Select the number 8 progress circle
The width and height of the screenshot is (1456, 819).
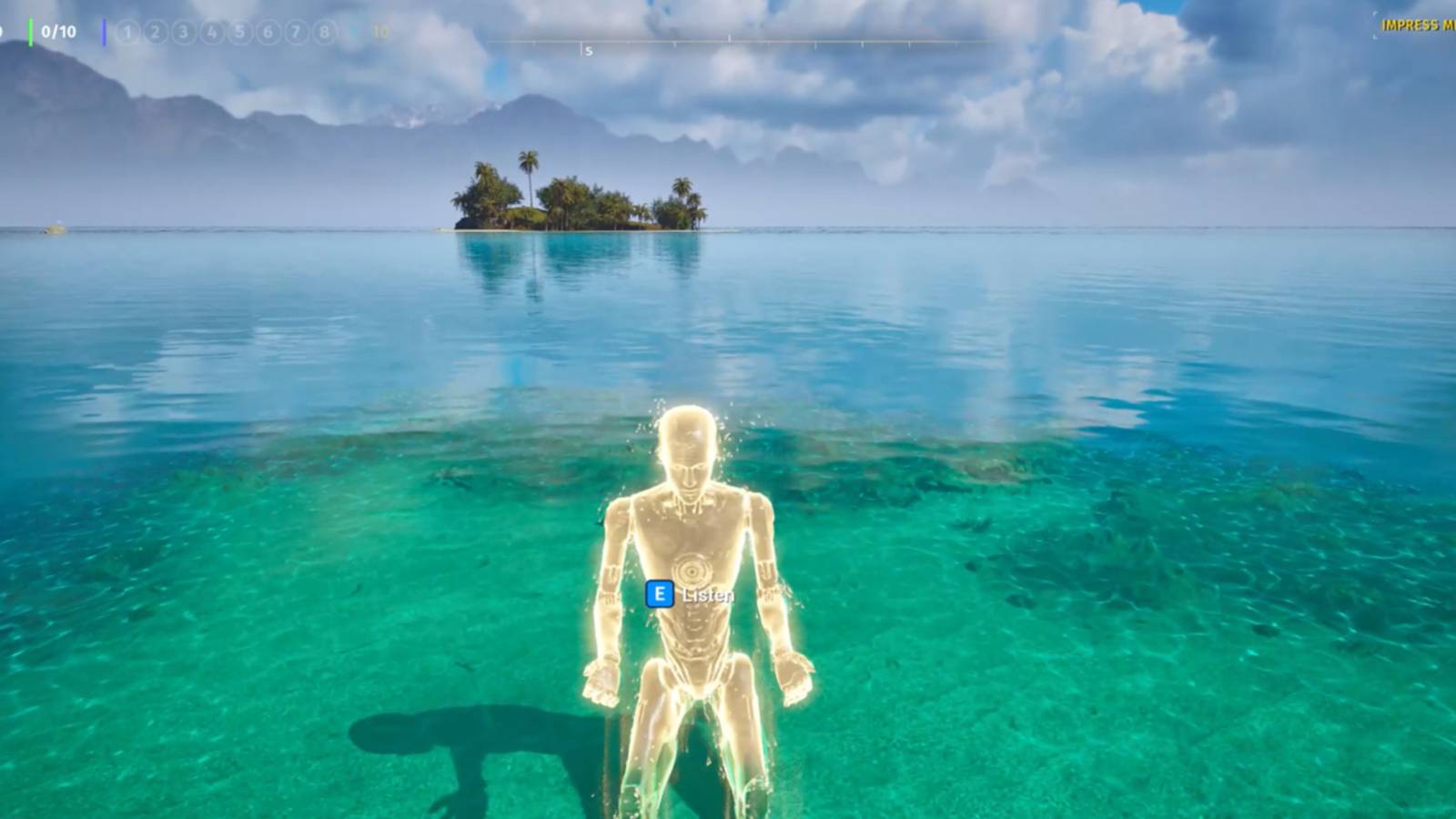click(x=324, y=31)
